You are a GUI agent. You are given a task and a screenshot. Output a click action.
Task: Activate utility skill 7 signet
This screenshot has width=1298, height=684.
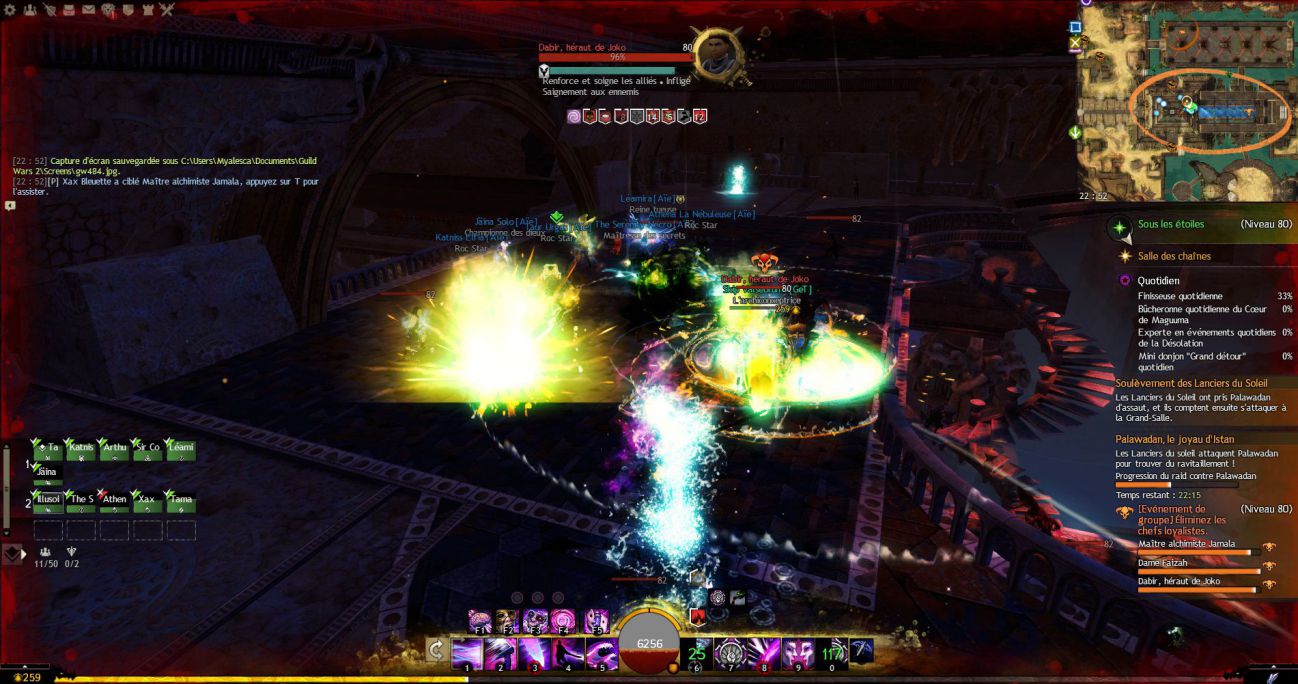point(730,653)
